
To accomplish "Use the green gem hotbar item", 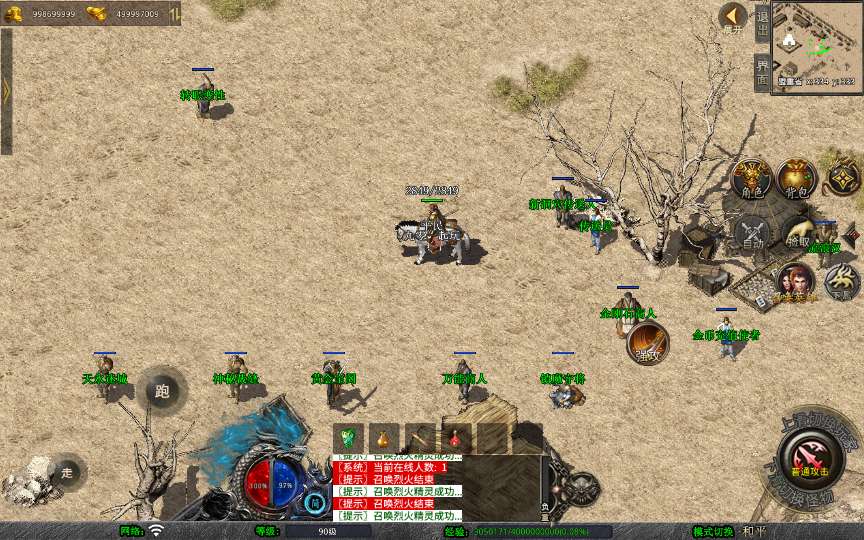I will coord(349,438).
